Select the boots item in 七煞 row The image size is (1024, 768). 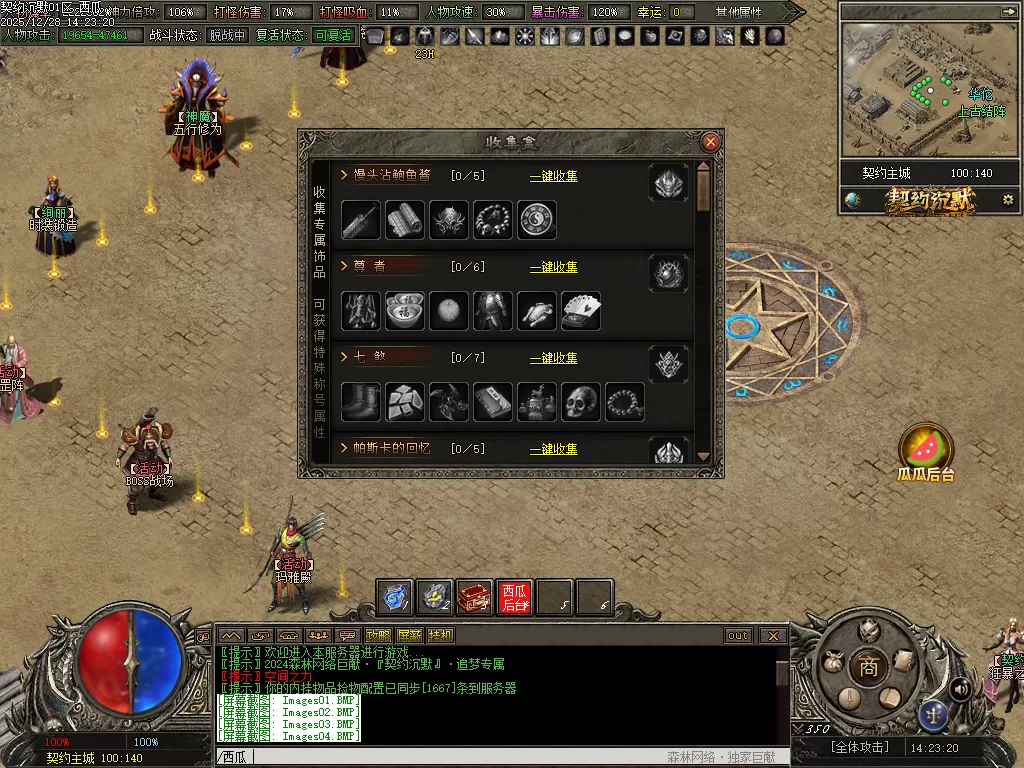tap(361, 402)
